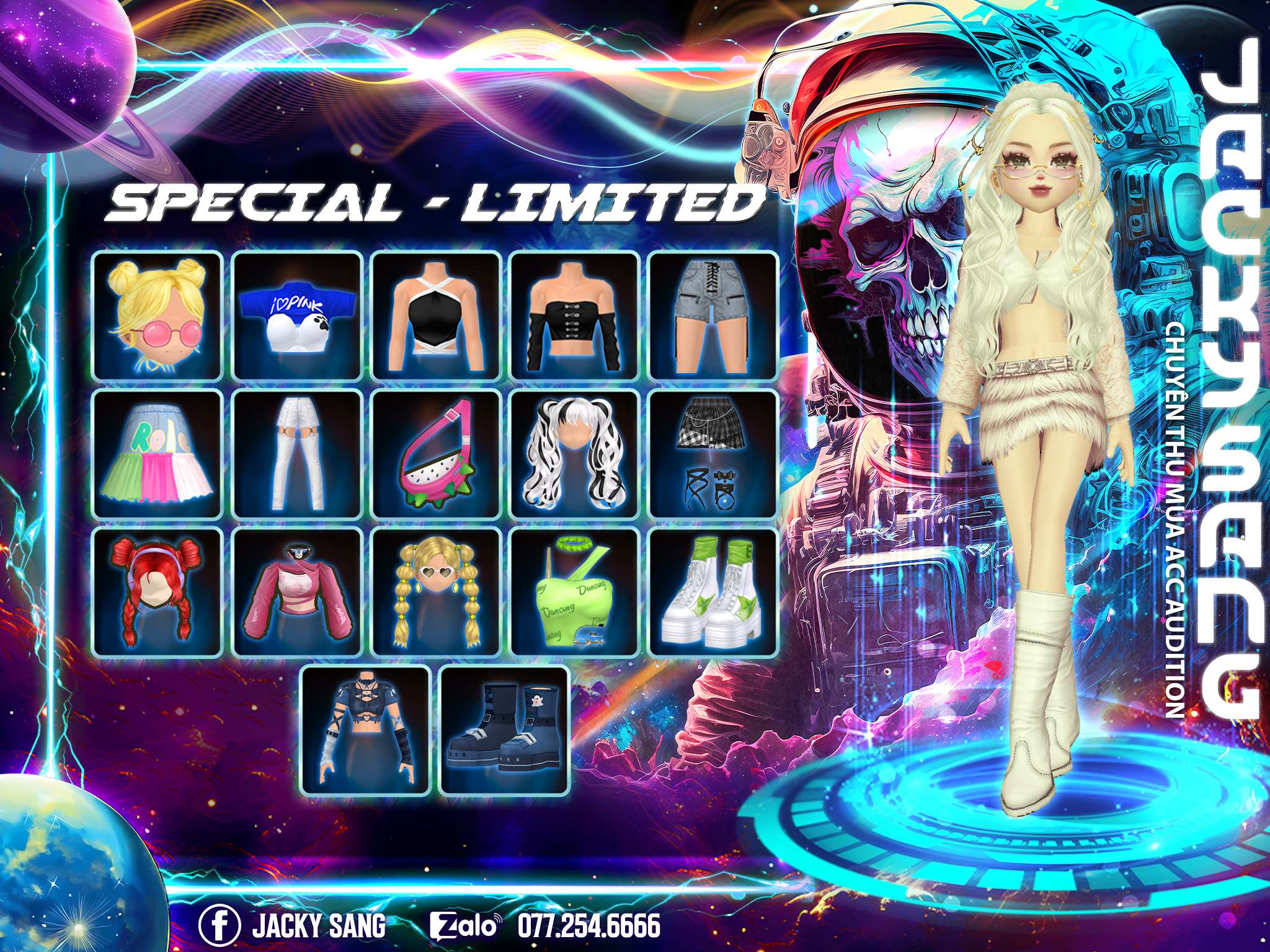Pick the red braided hair with buns
Image resolution: width=1270 pixels, height=952 pixels.
click(158, 591)
